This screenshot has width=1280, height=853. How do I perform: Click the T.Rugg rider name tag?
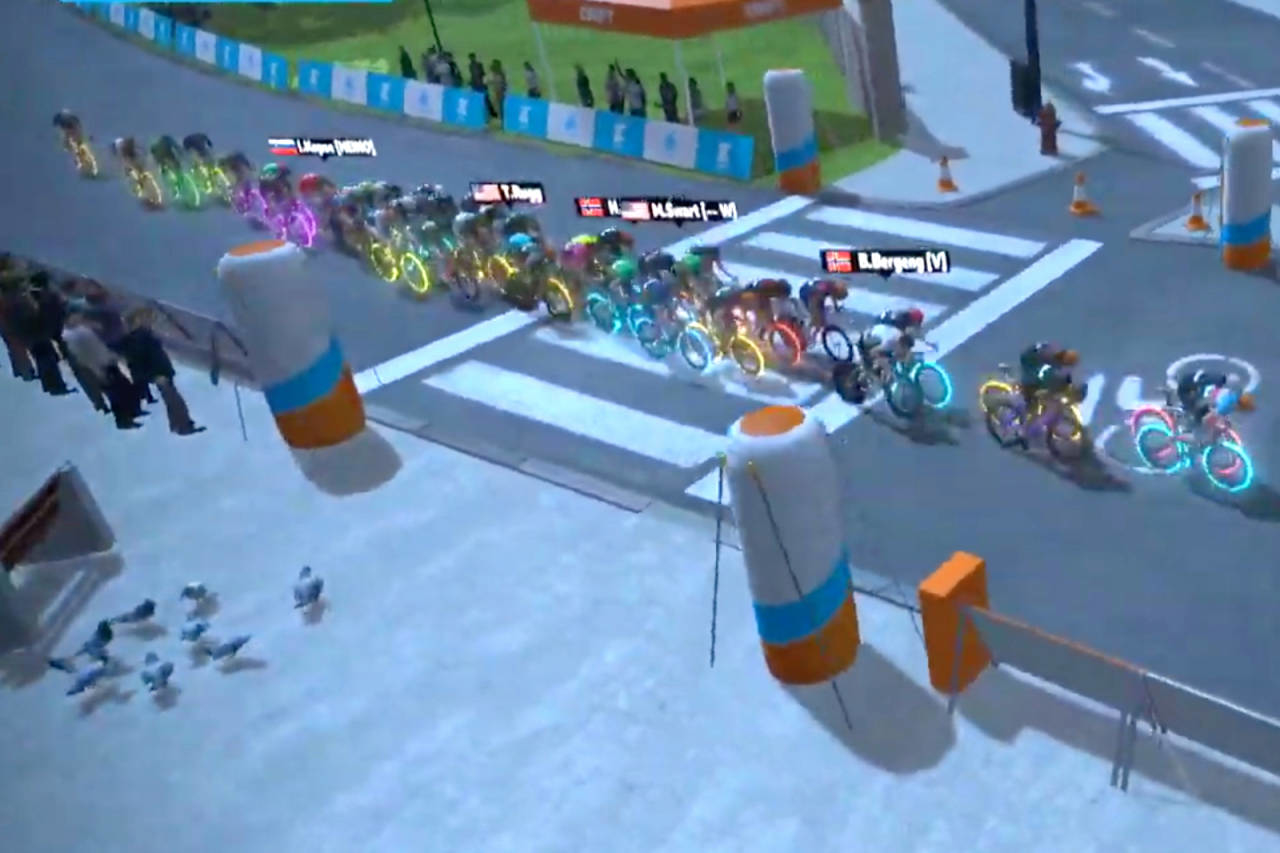tap(508, 193)
